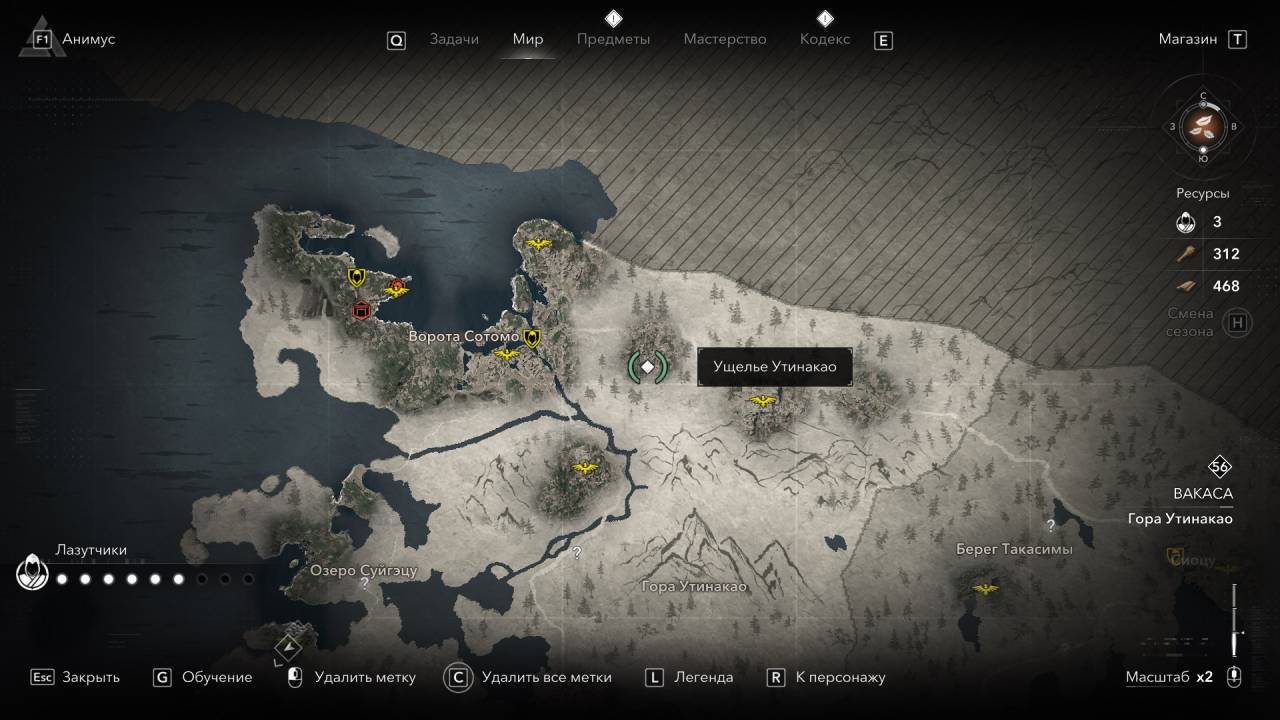Screen dimensions: 1280x720
Task: Show the map Легенда
Action: click(x=703, y=677)
